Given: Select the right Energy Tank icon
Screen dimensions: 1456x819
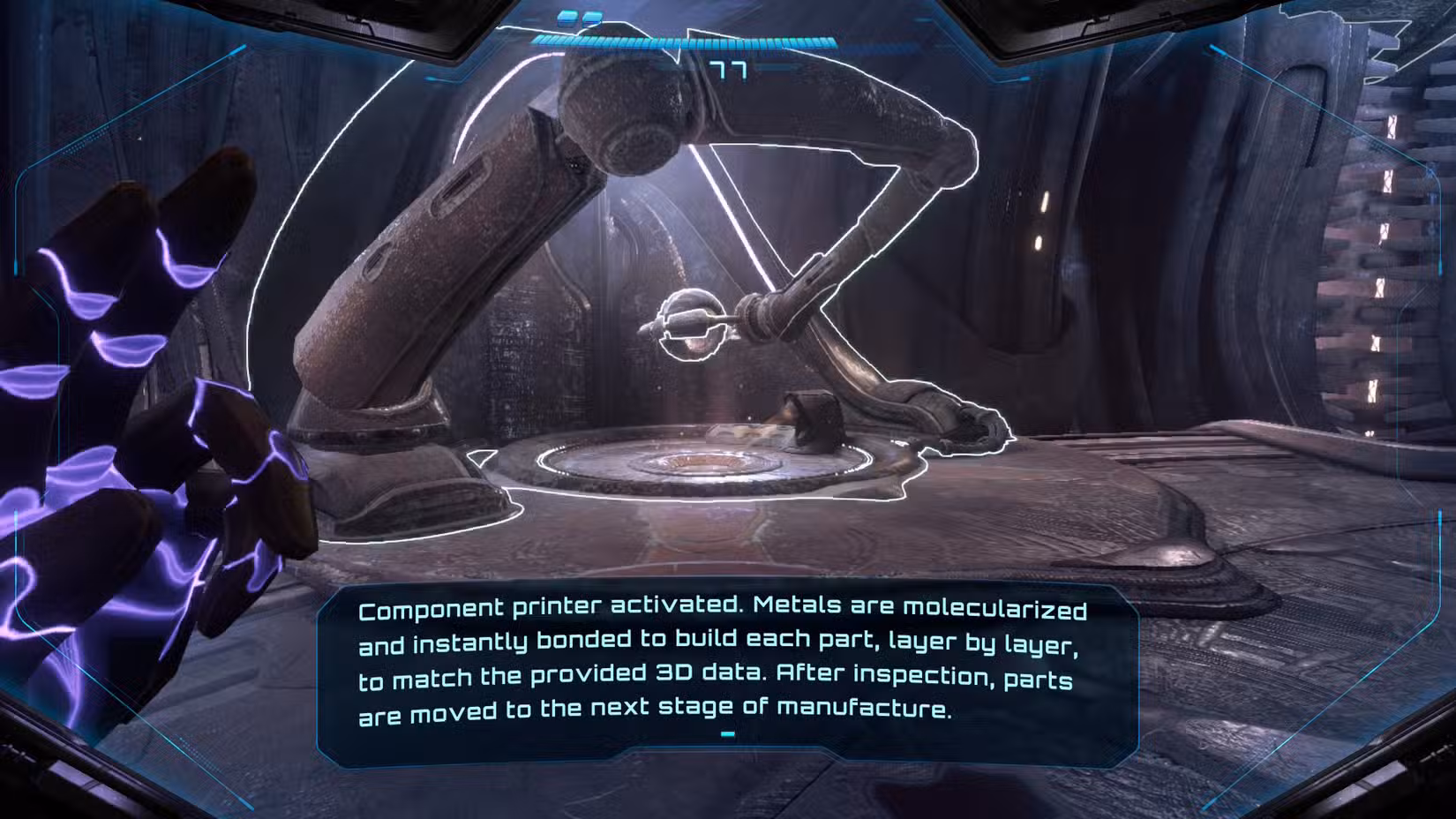Looking at the screenshot, I should point(591,18).
